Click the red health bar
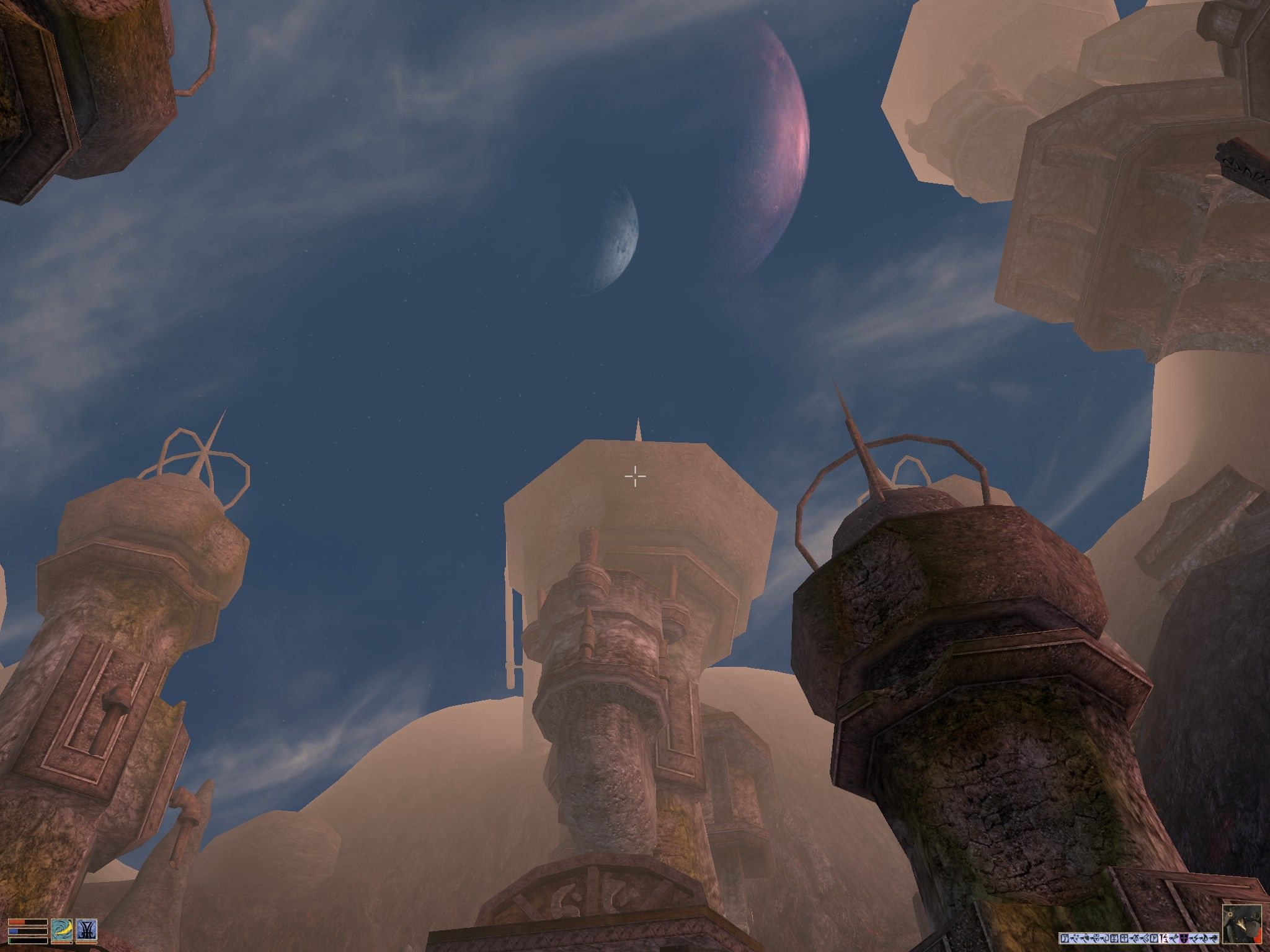The image size is (1270, 952). [27, 922]
